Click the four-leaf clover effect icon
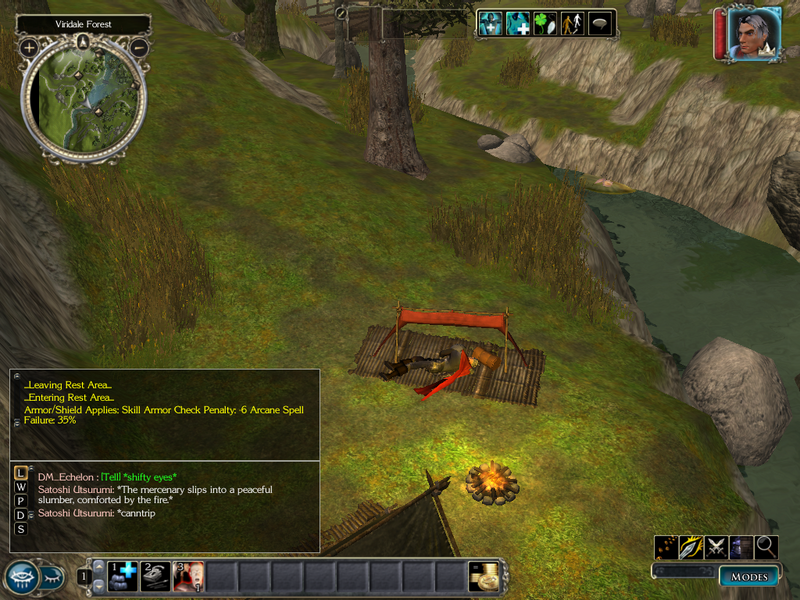This screenshot has height=600, width=800. click(x=544, y=24)
